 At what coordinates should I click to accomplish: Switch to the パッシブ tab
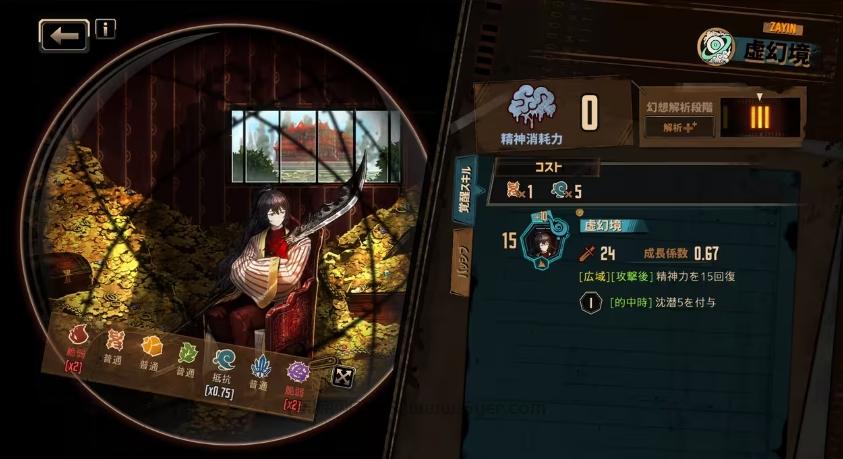tap(464, 262)
